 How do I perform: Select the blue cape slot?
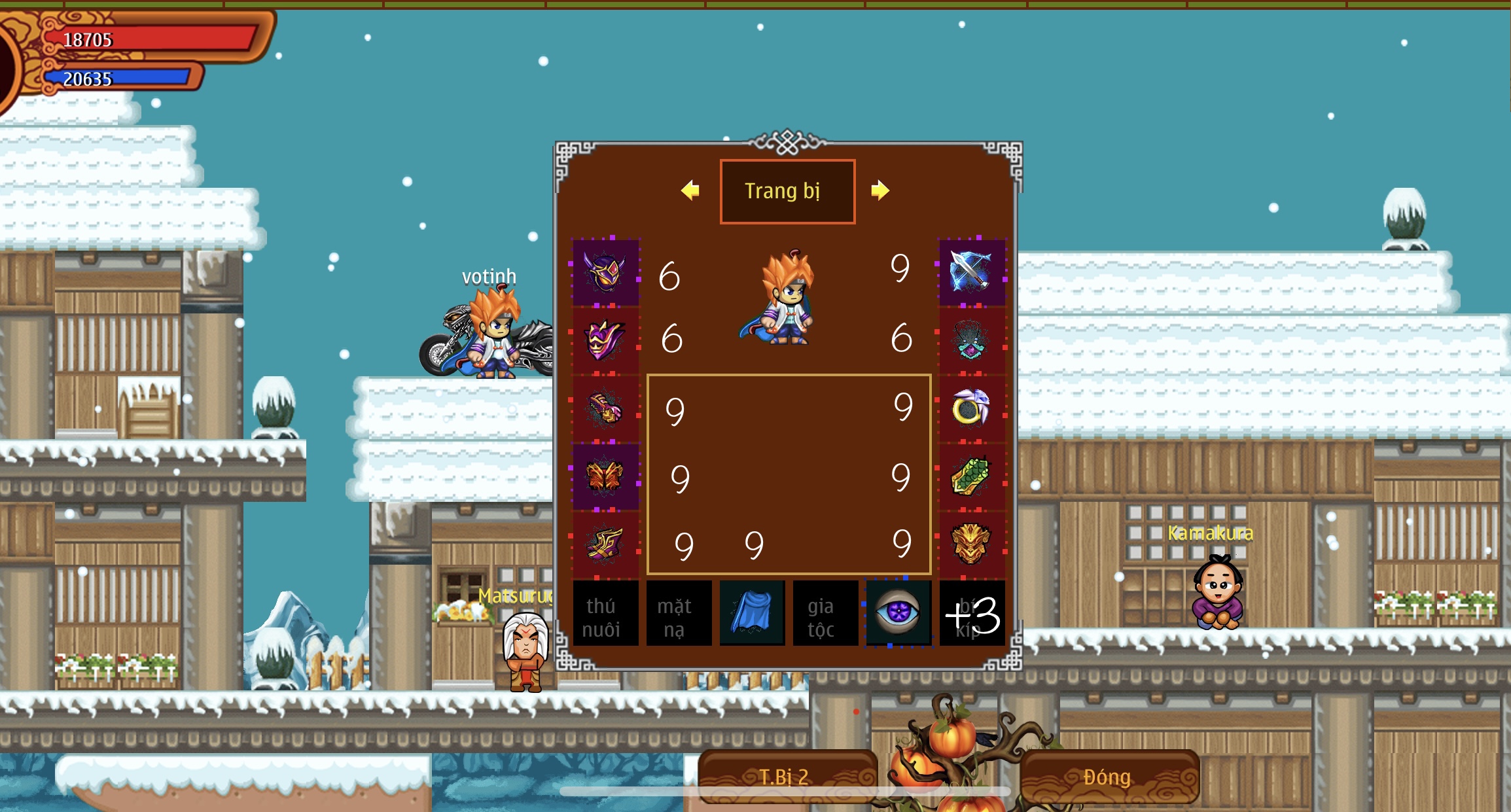[752, 614]
